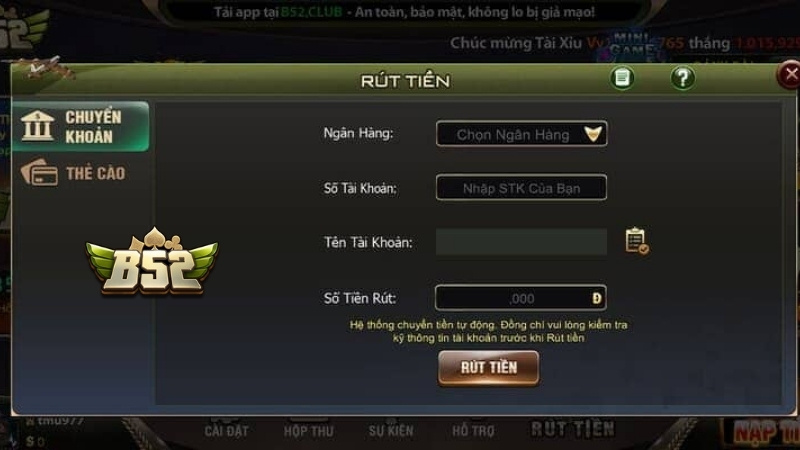Focus the Số Tài Khoản input field
Screen dimensions: 800x450
[521, 187]
